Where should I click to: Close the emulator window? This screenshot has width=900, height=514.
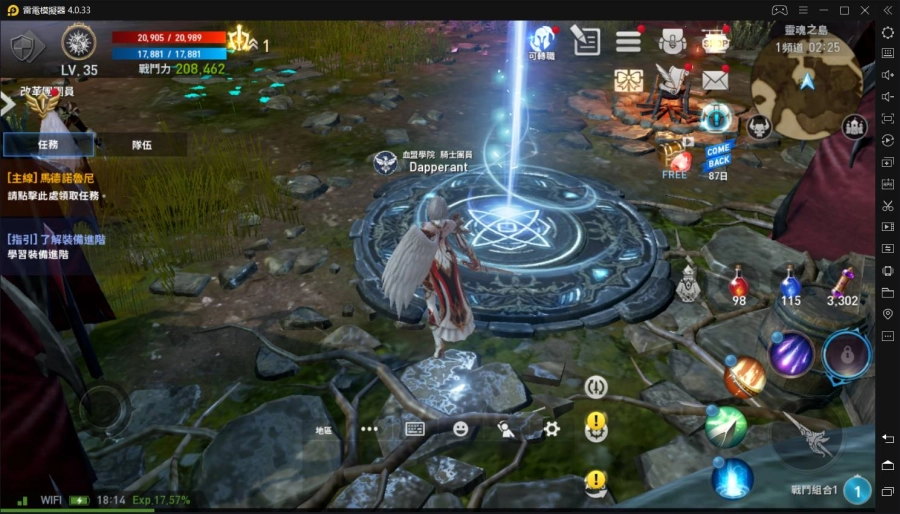[x=866, y=10]
